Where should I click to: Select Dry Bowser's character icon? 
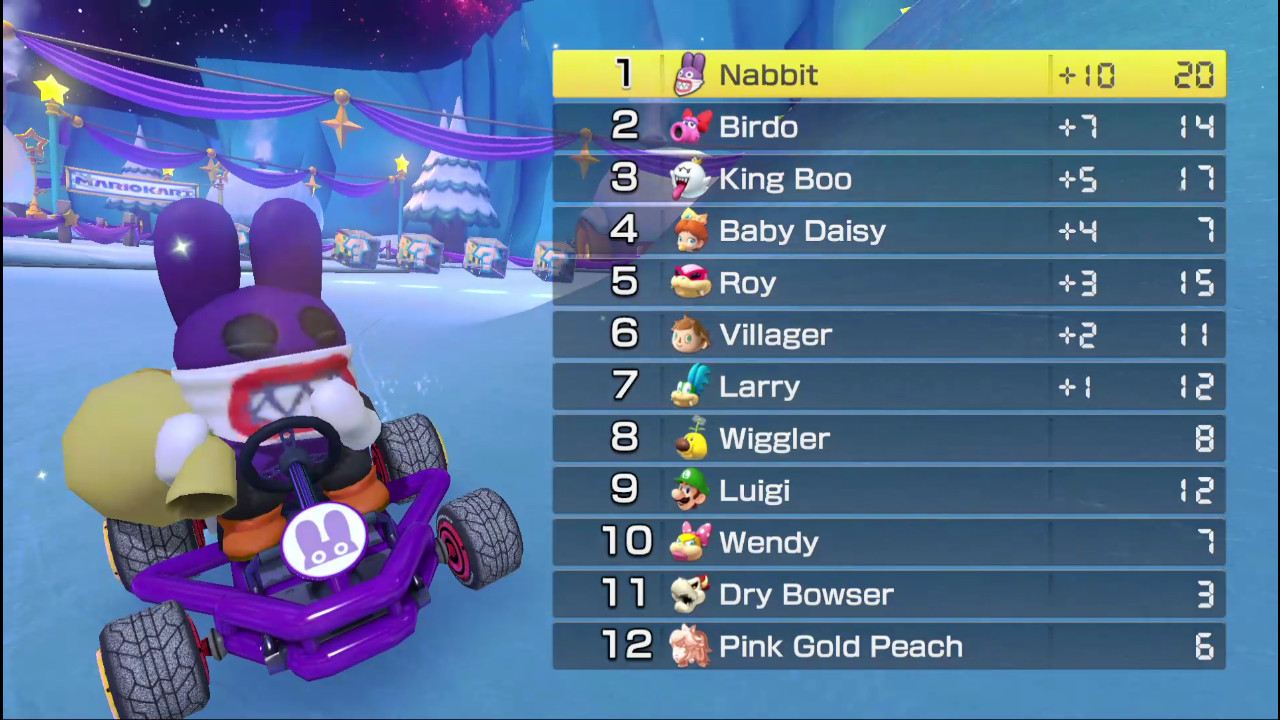click(690, 594)
